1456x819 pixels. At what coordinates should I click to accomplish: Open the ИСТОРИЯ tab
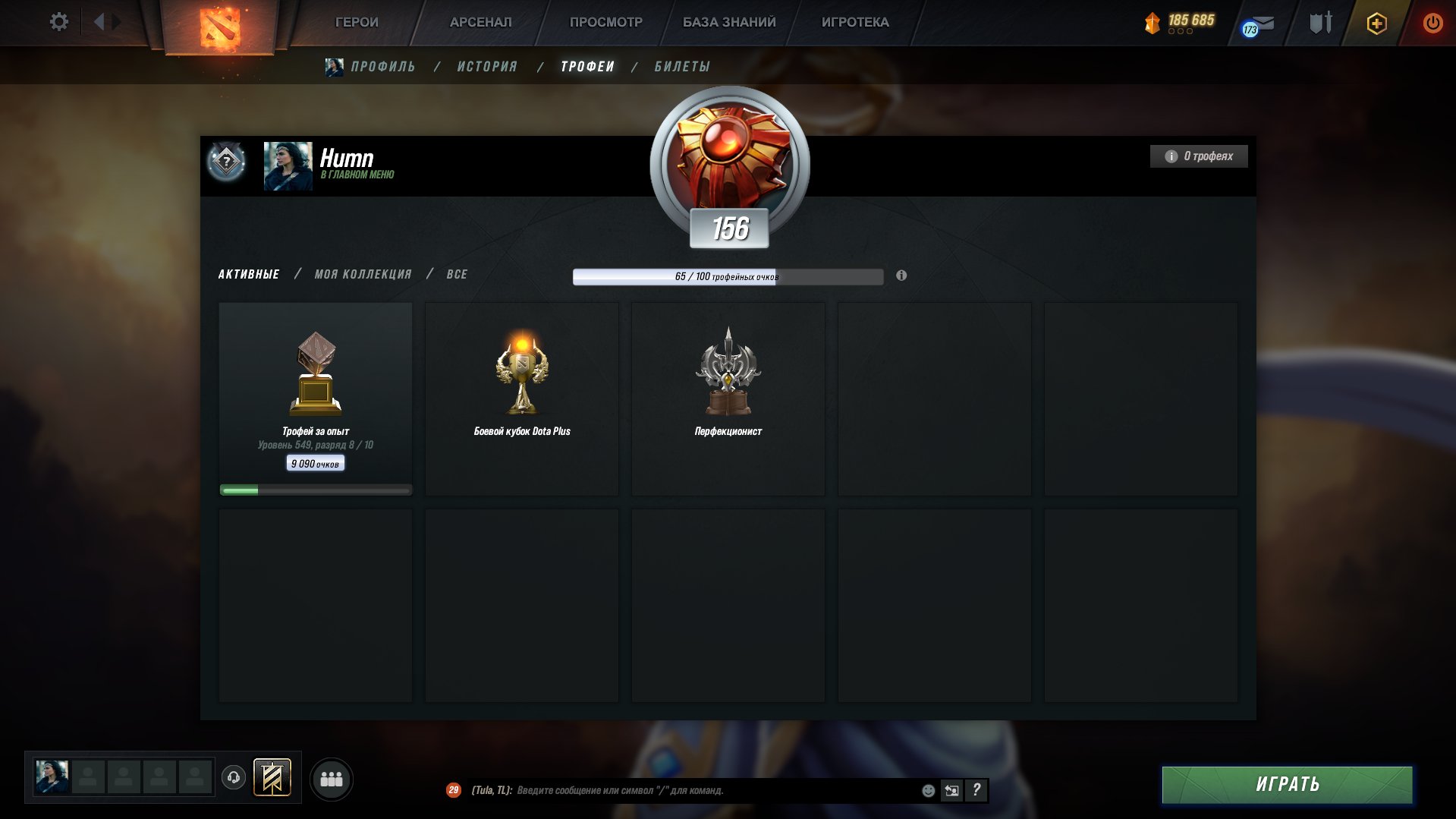point(487,67)
